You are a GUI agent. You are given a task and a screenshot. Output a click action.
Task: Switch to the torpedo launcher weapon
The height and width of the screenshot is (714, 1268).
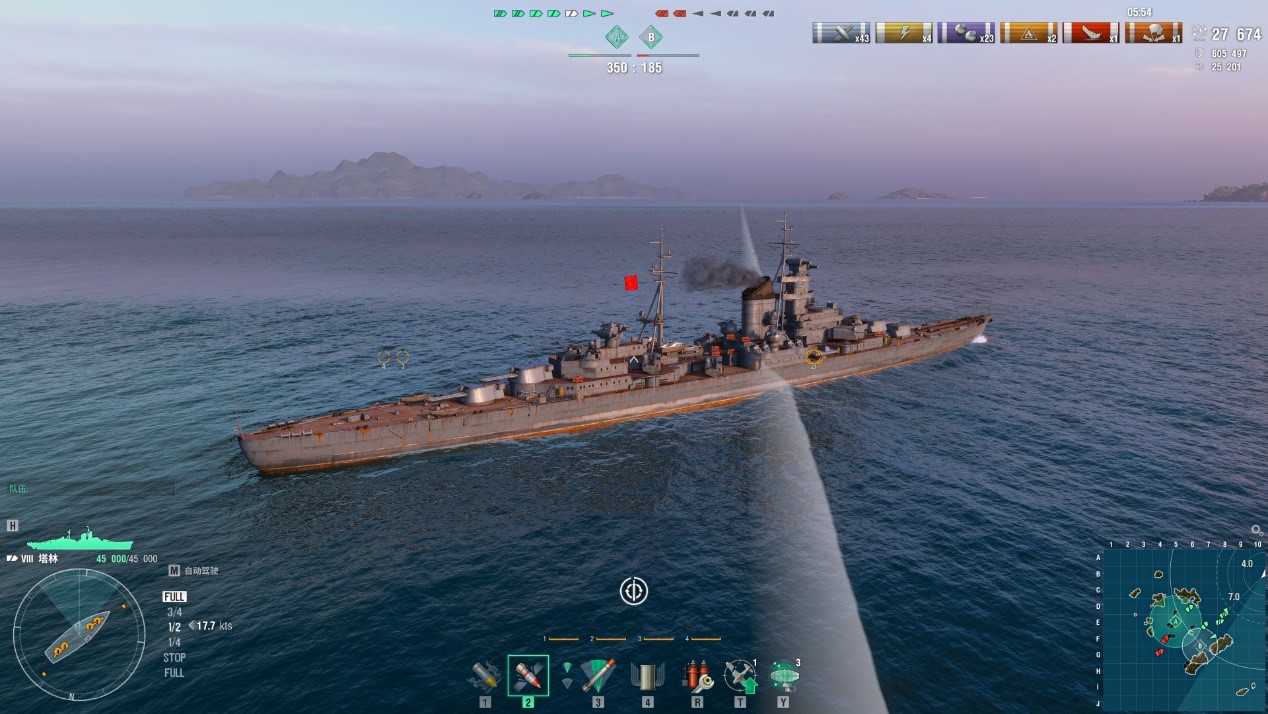(x=597, y=676)
